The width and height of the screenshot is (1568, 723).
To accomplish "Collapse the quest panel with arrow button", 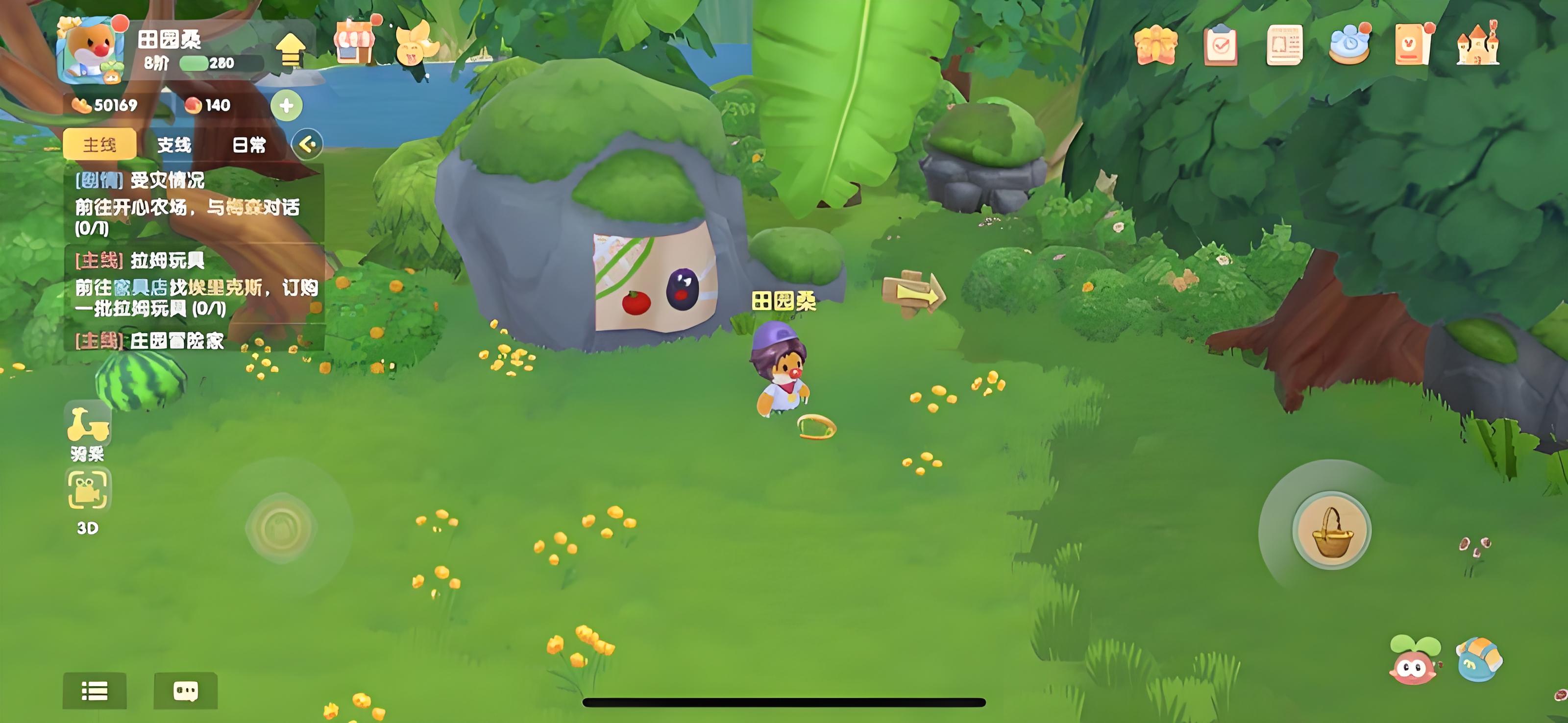I will pyautogui.click(x=307, y=145).
